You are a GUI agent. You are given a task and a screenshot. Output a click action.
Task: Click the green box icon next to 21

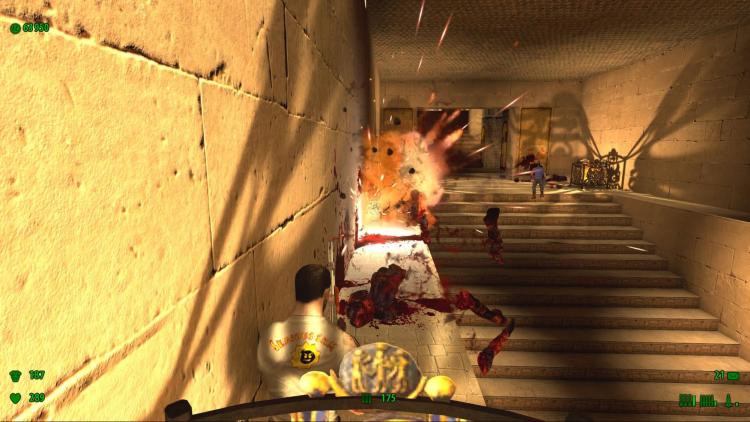click(733, 376)
